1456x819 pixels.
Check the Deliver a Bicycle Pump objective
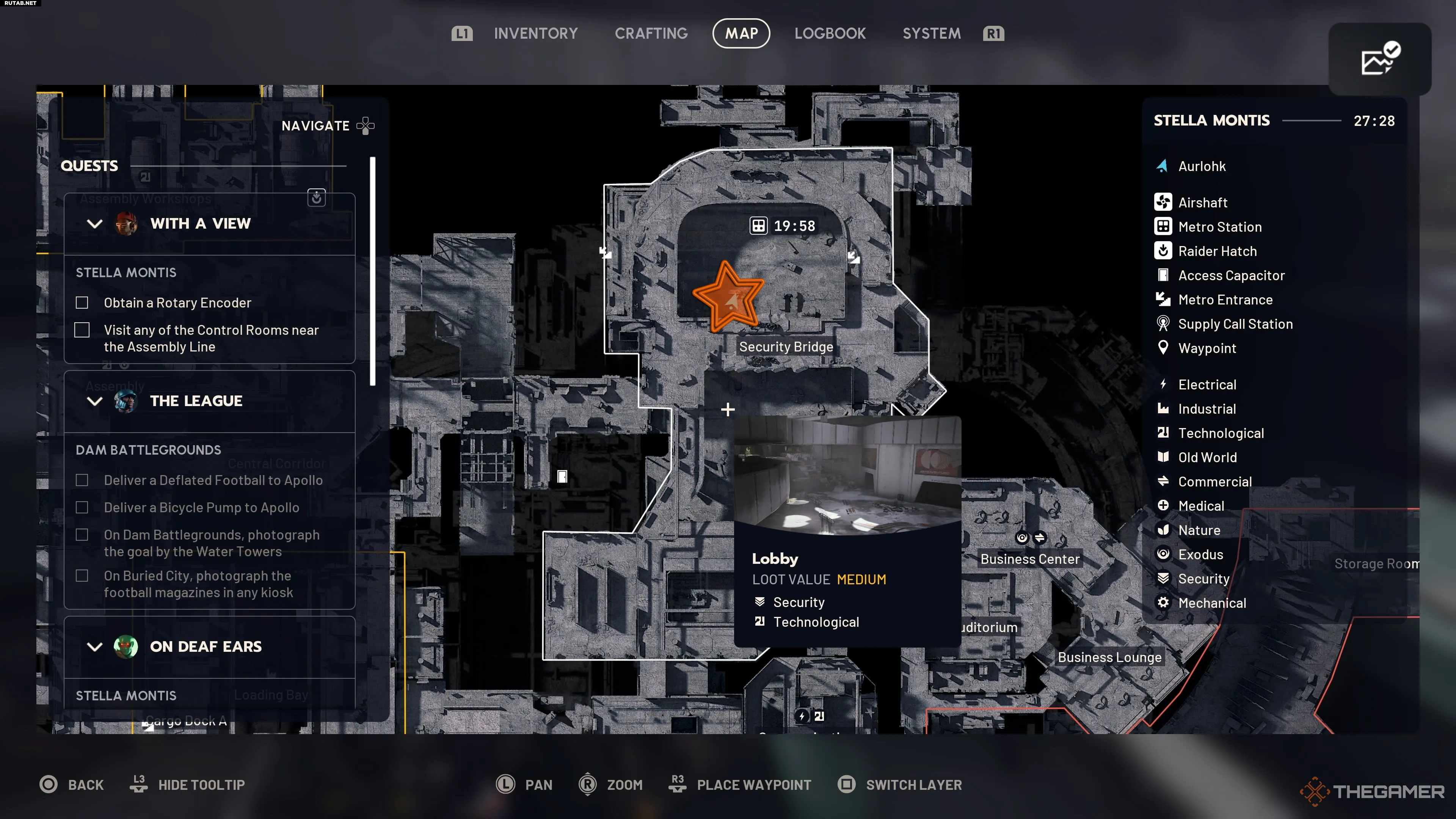(82, 508)
